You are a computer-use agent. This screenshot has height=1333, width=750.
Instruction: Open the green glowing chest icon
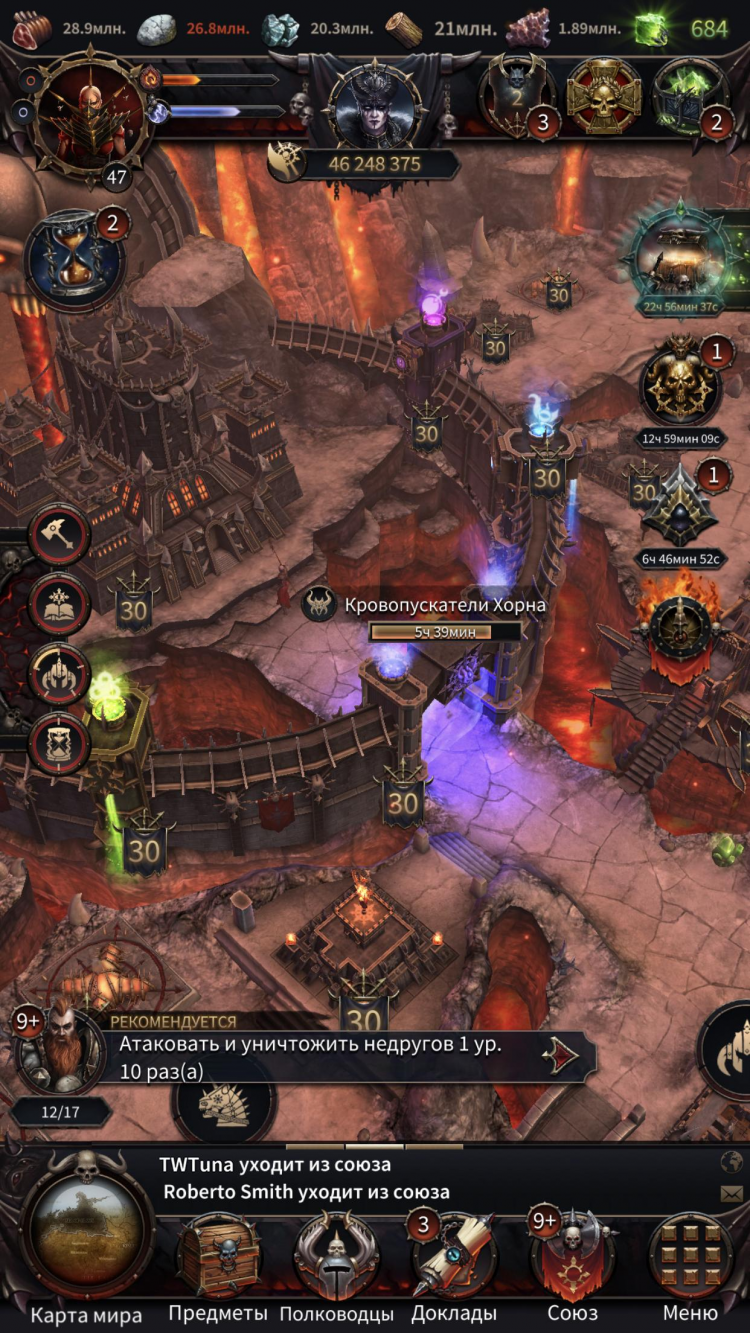tap(690, 97)
